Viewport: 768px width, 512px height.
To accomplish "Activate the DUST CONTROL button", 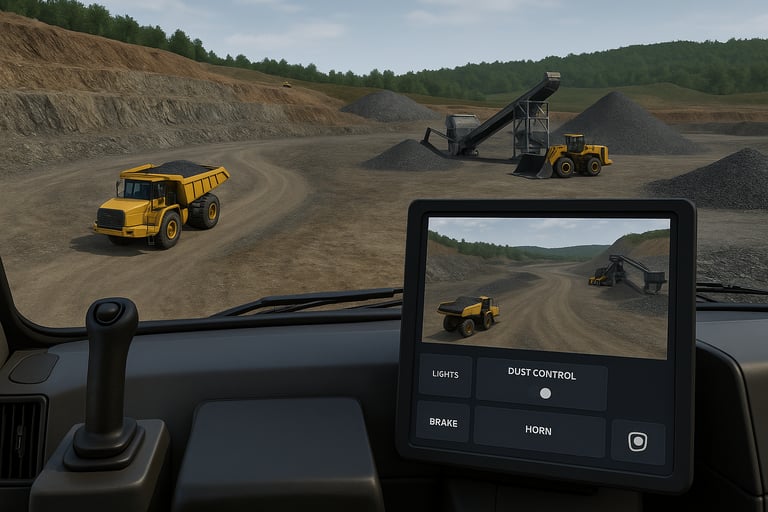I will 541,383.
